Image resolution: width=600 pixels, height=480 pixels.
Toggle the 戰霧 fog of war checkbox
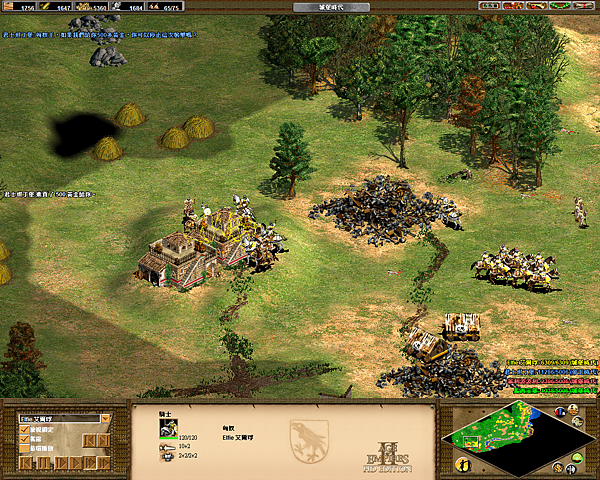coord(25,439)
